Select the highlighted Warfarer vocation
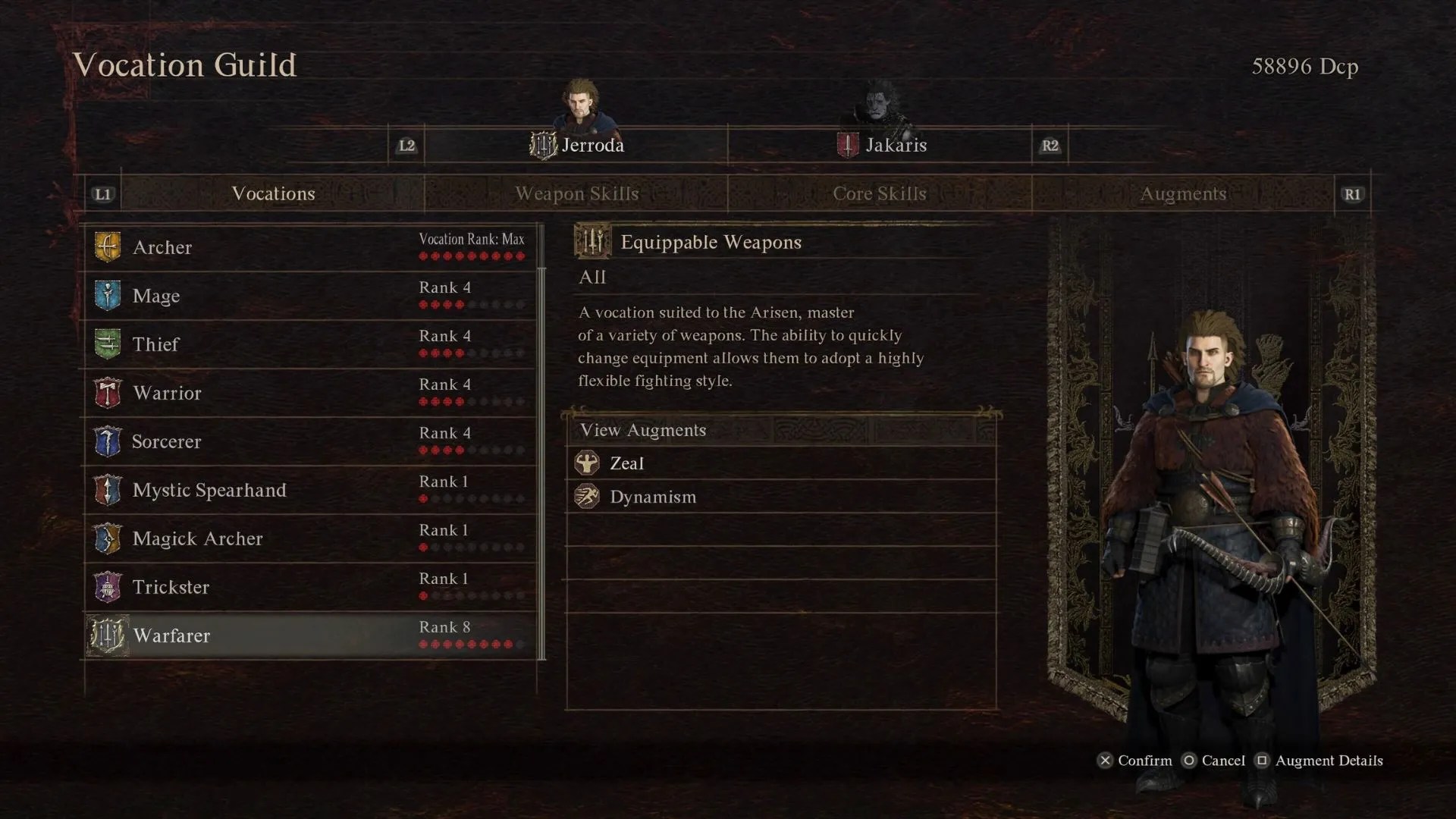Image resolution: width=1456 pixels, height=819 pixels. (310, 635)
